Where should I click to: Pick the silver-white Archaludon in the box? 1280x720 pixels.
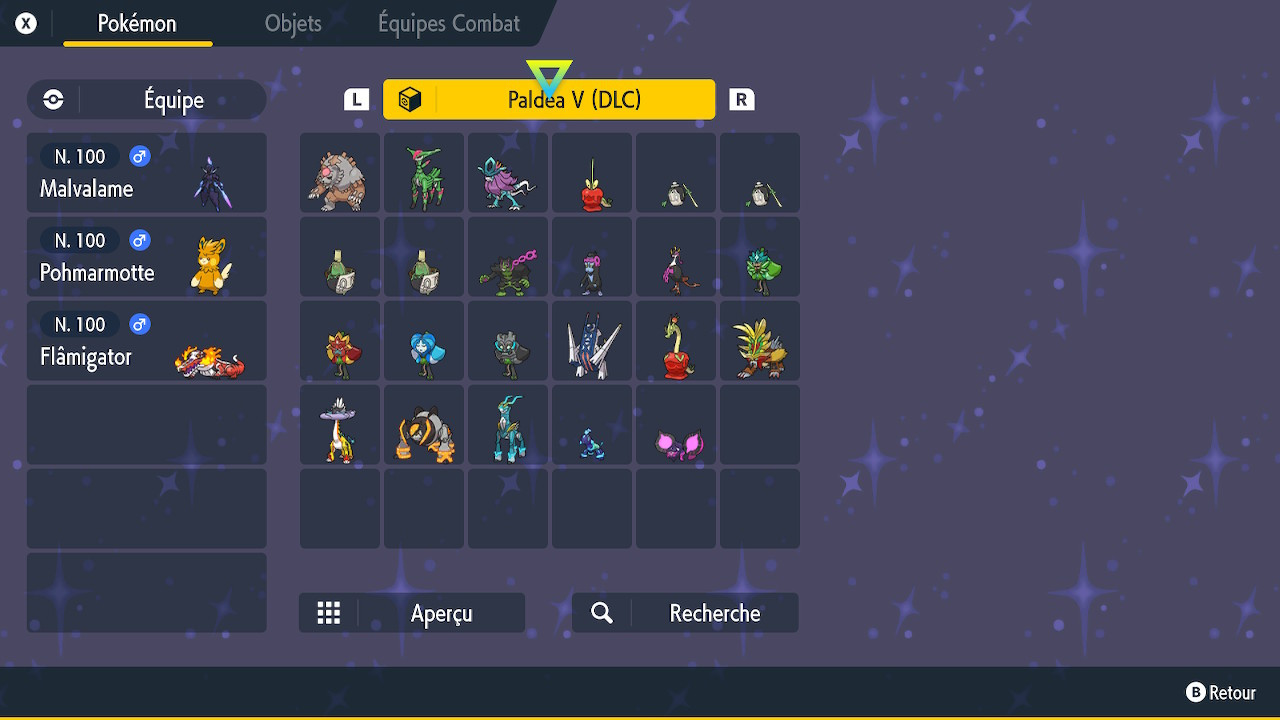pos(592,341)
